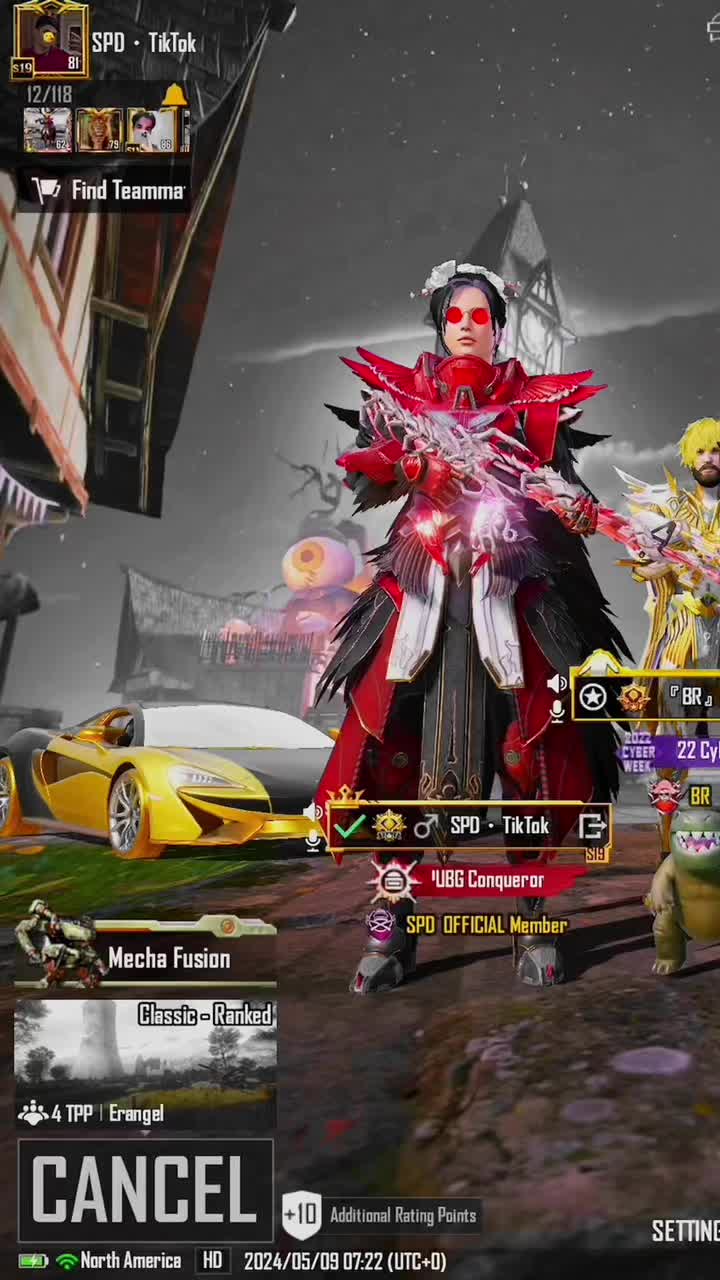Cancel matchmaking with the CANCEL button

coord(145,1189)
